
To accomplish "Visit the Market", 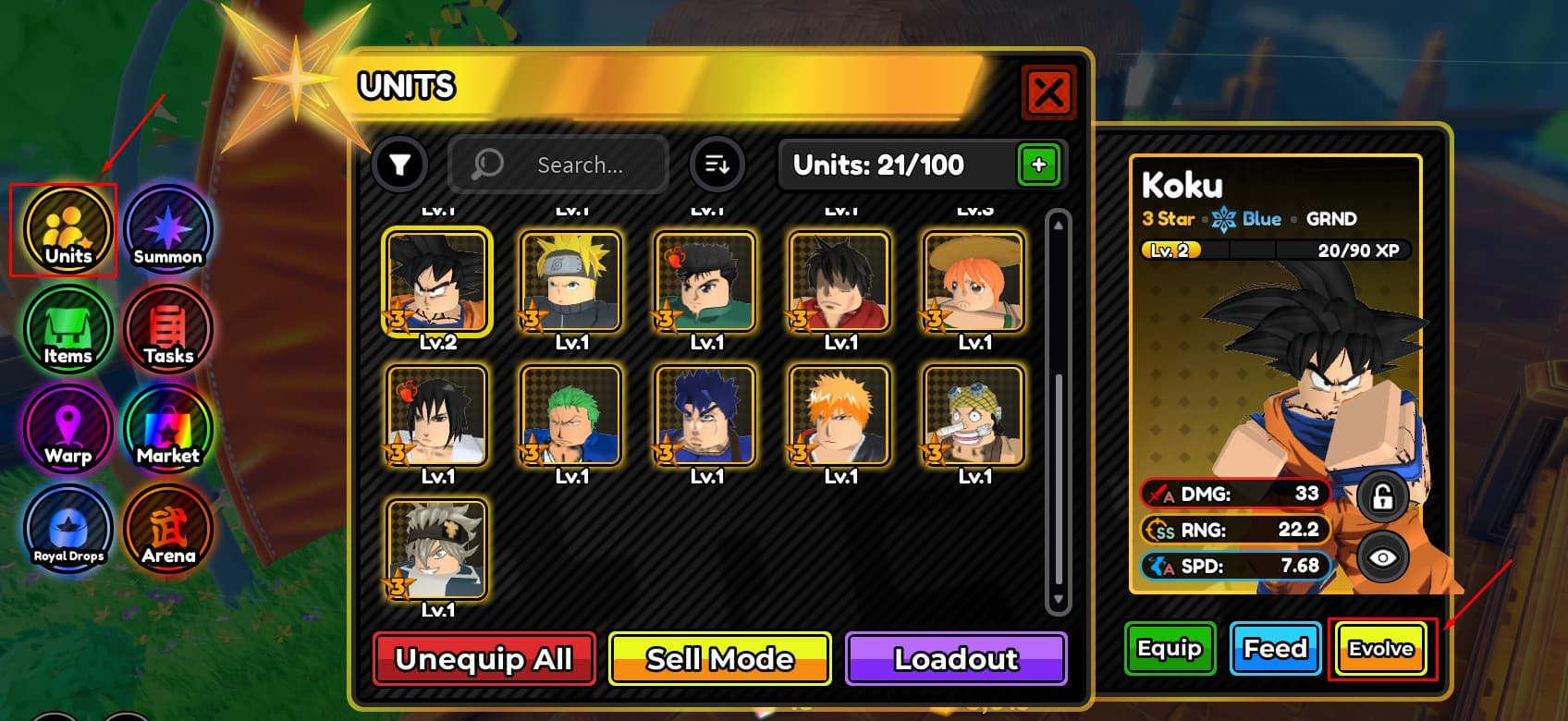I will click(x=167, y=430).
